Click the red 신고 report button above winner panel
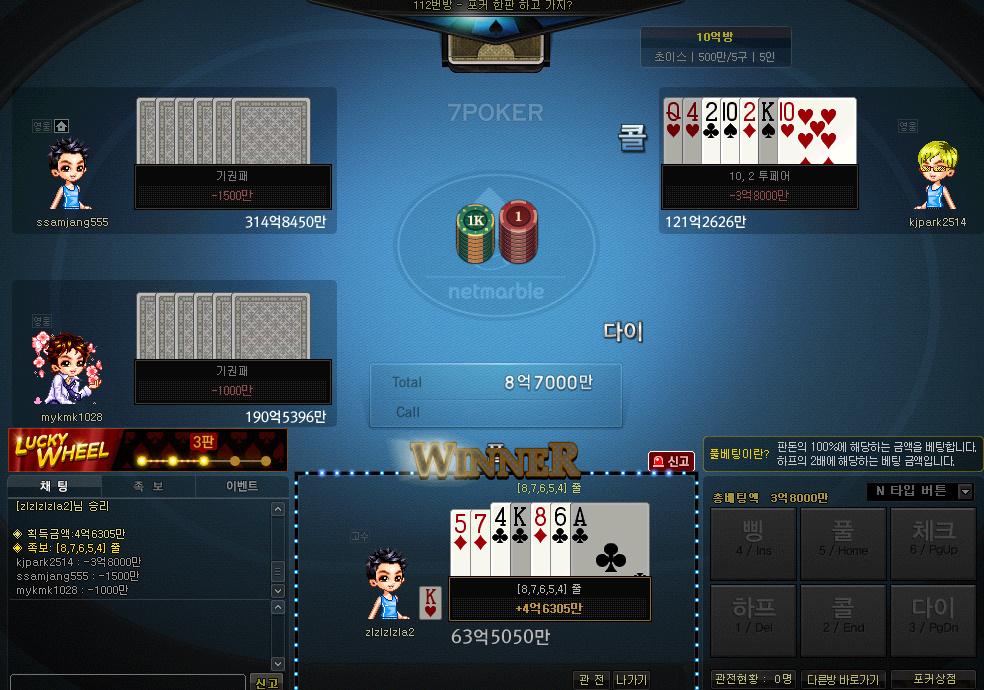 coord(671,461)
